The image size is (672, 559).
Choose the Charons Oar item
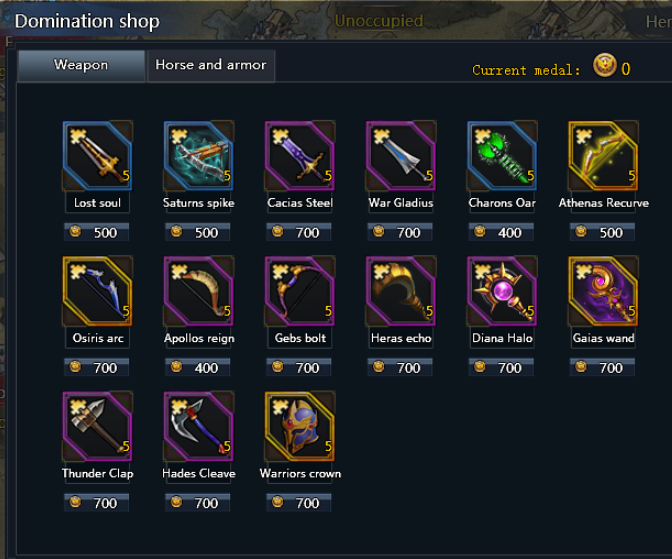click(502, 156)
